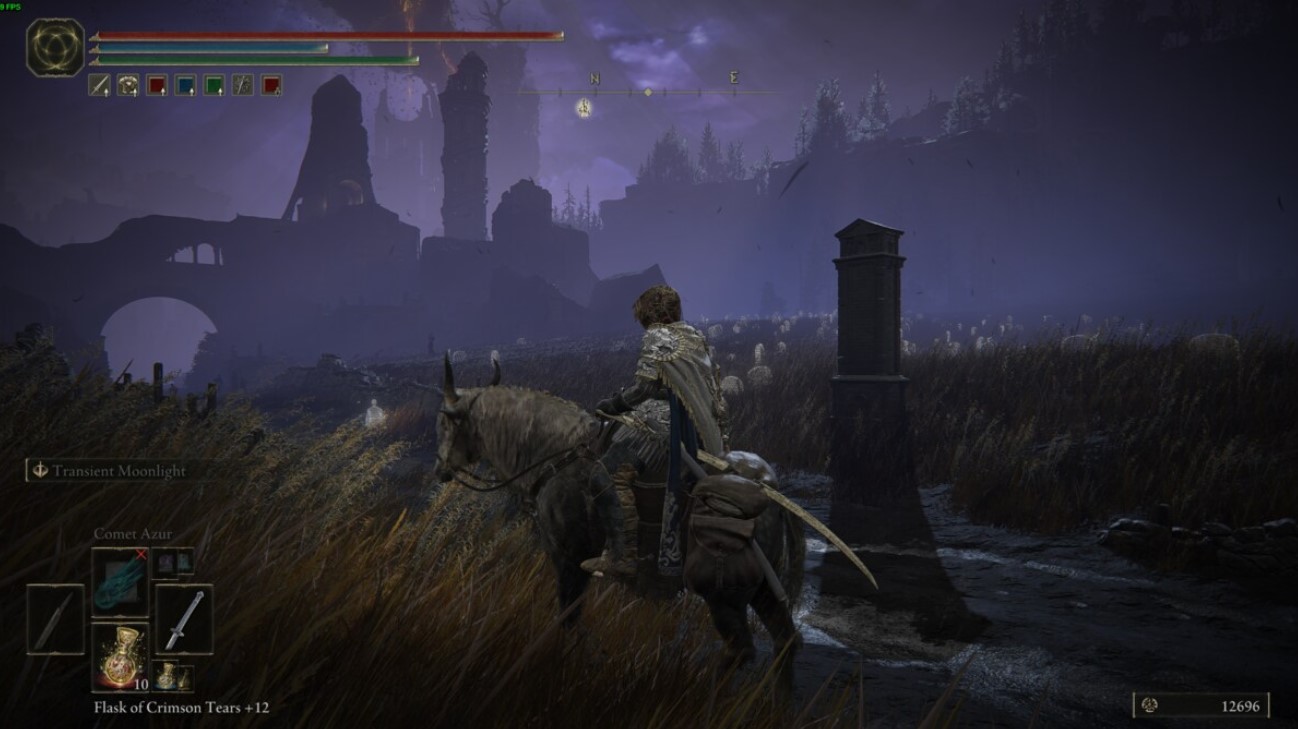Choose the small queued spells slot

click(172, 563)
